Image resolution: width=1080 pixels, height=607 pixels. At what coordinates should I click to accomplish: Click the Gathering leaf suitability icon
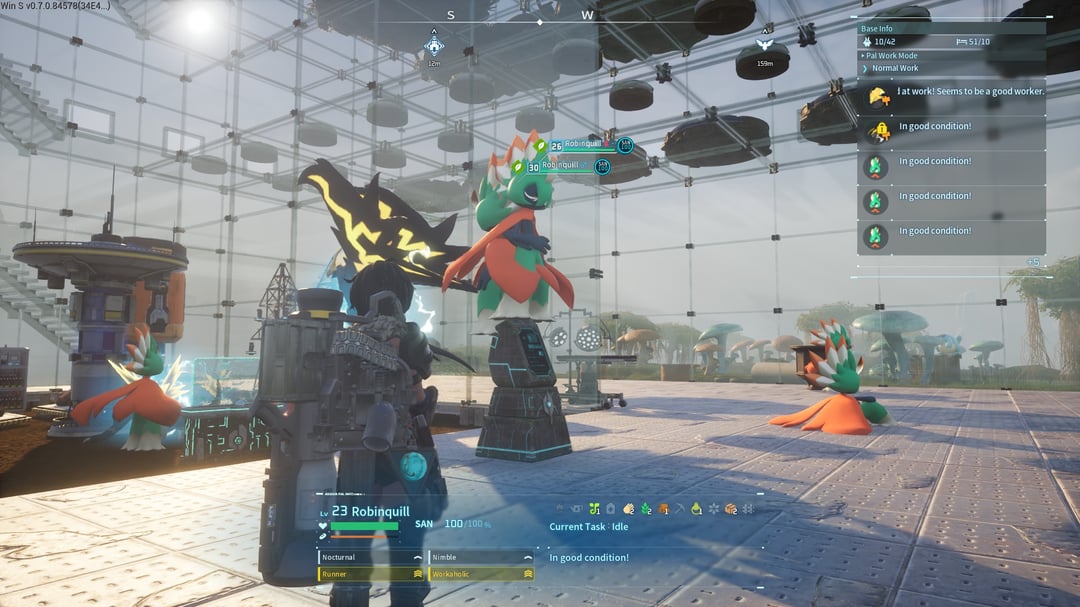645,509
